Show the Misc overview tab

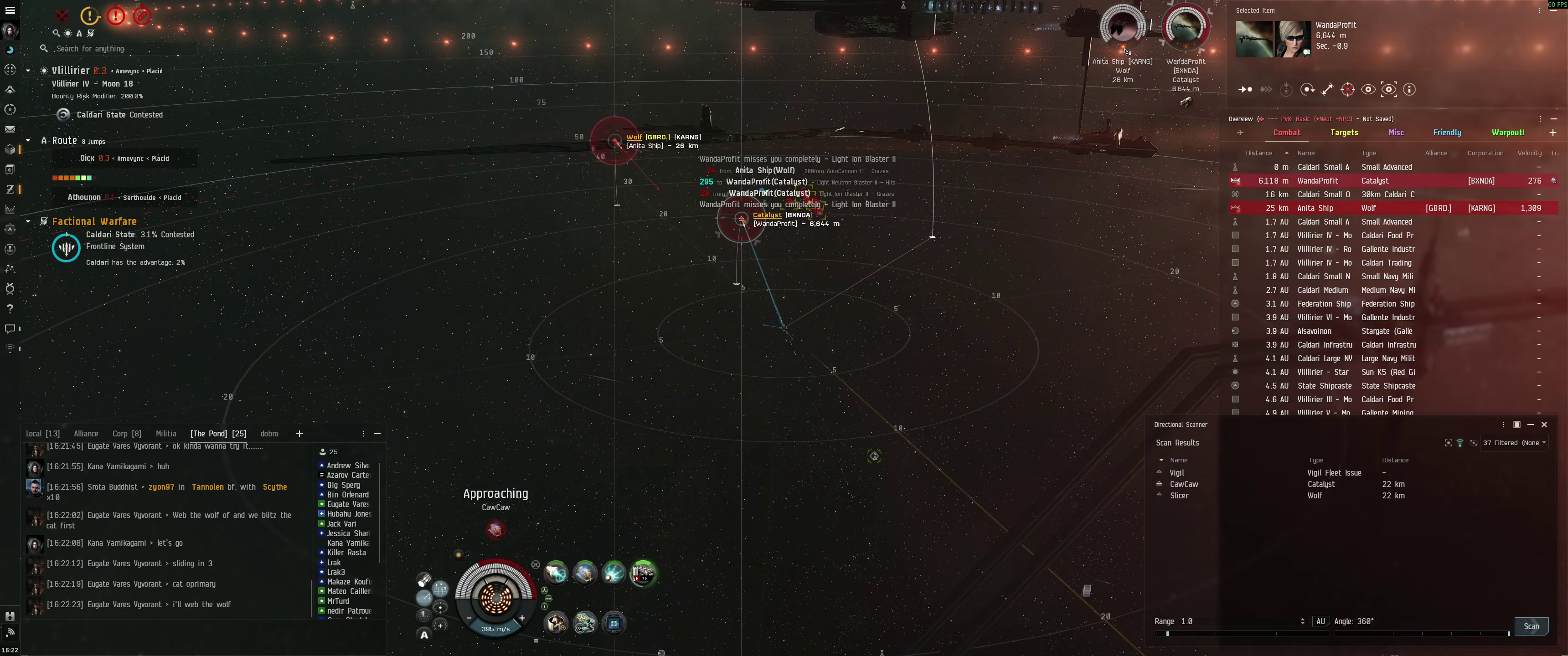coord(1396,133)
